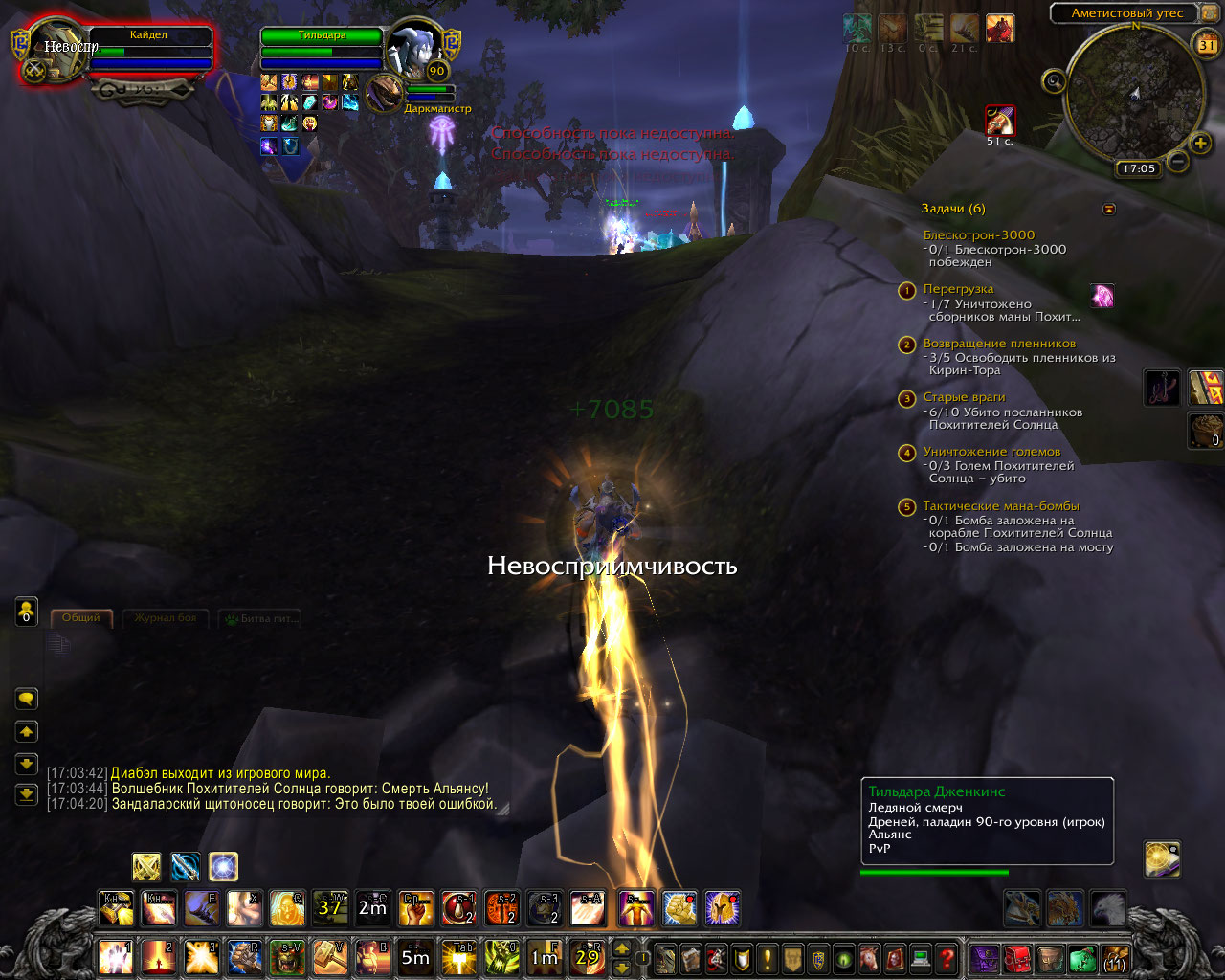The width and height of the screenshot is (1225, 980).
Task: Open the calendar showing day 31
Action: point(1207,44)
